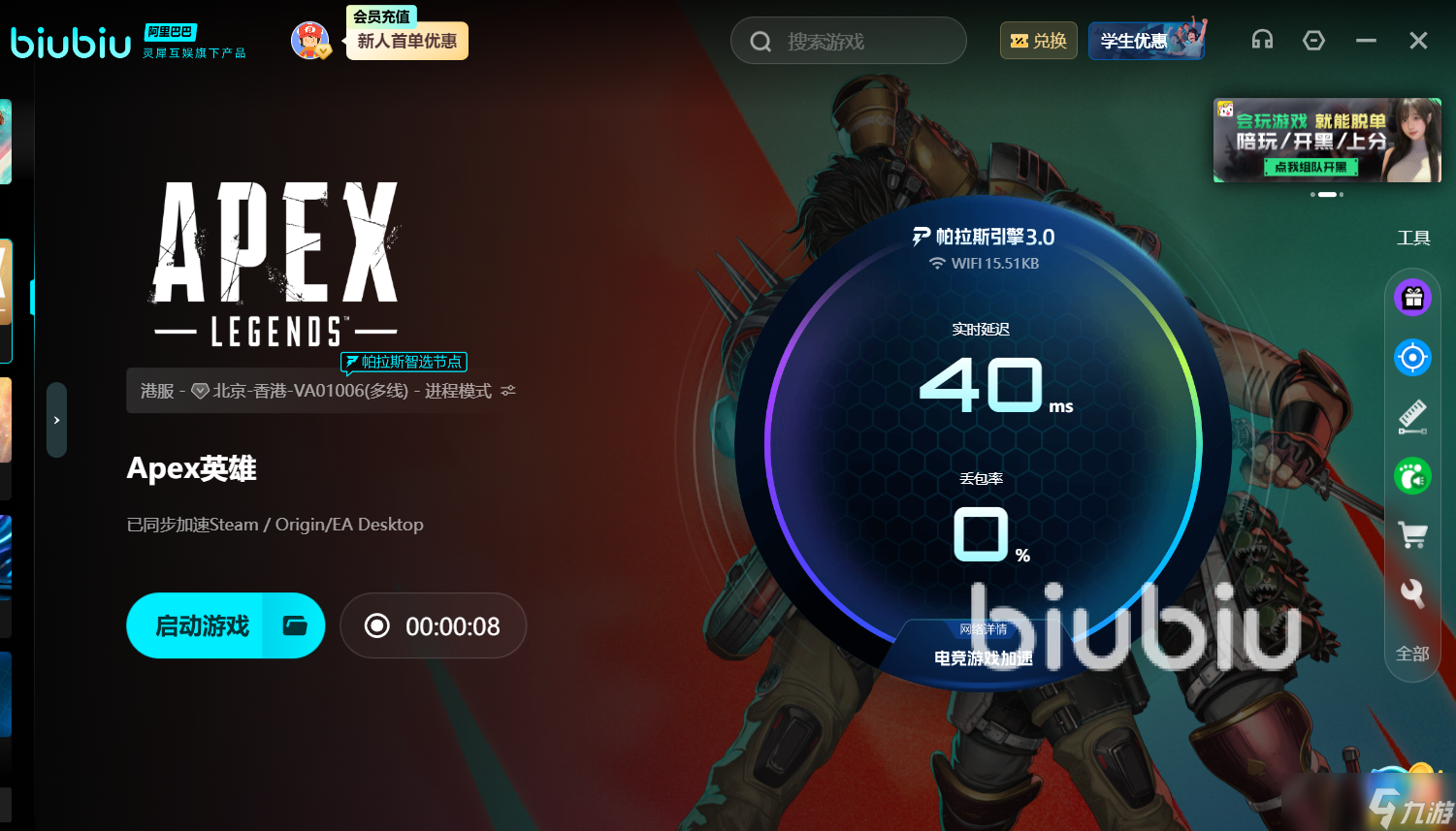Select the blue node targeting tool
The width and height of the screenshot is (1456, 831).
point(1412,357)
